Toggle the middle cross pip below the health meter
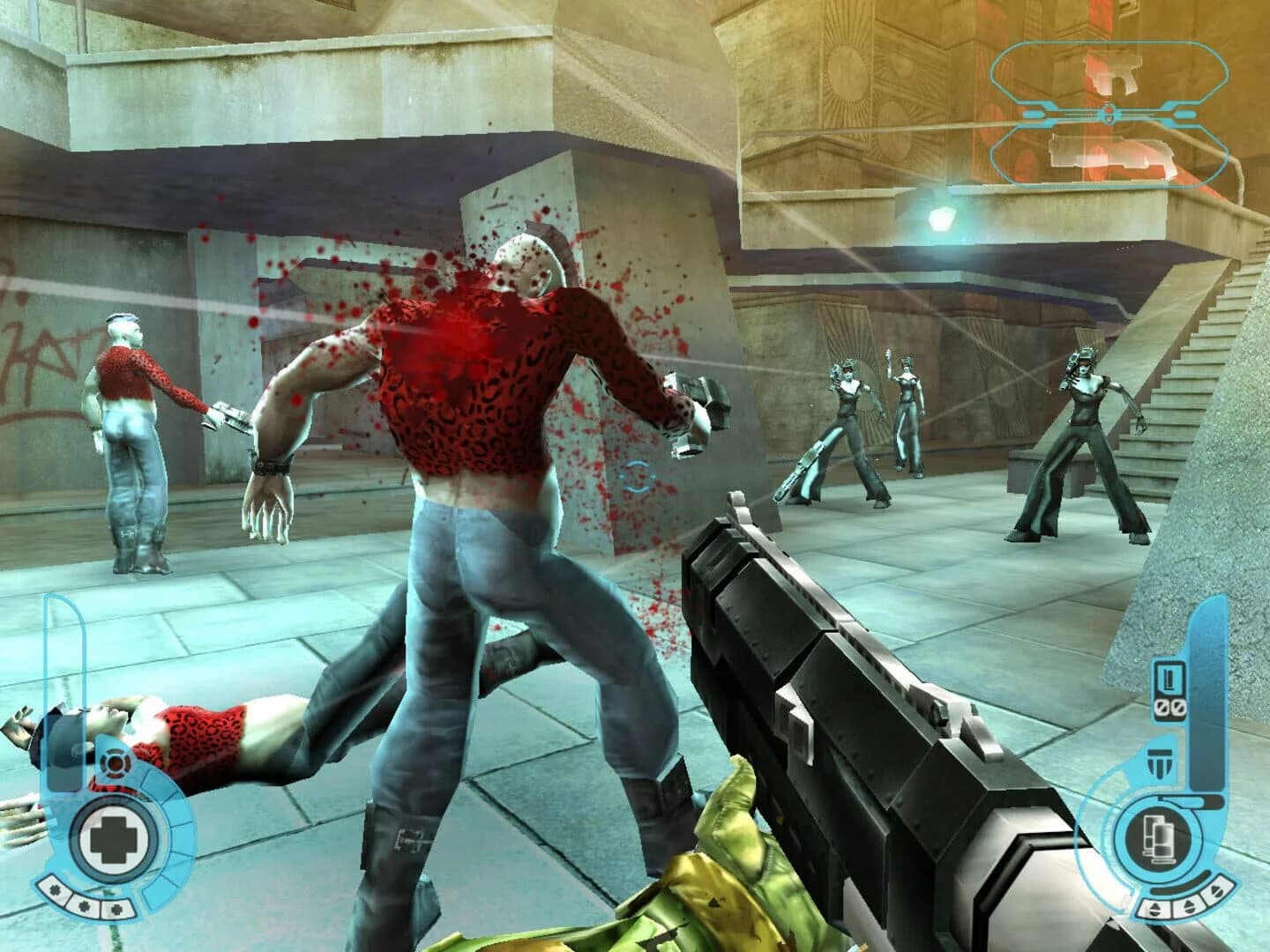Viewport: 1270px width, 952px height. tap(85, 904)
